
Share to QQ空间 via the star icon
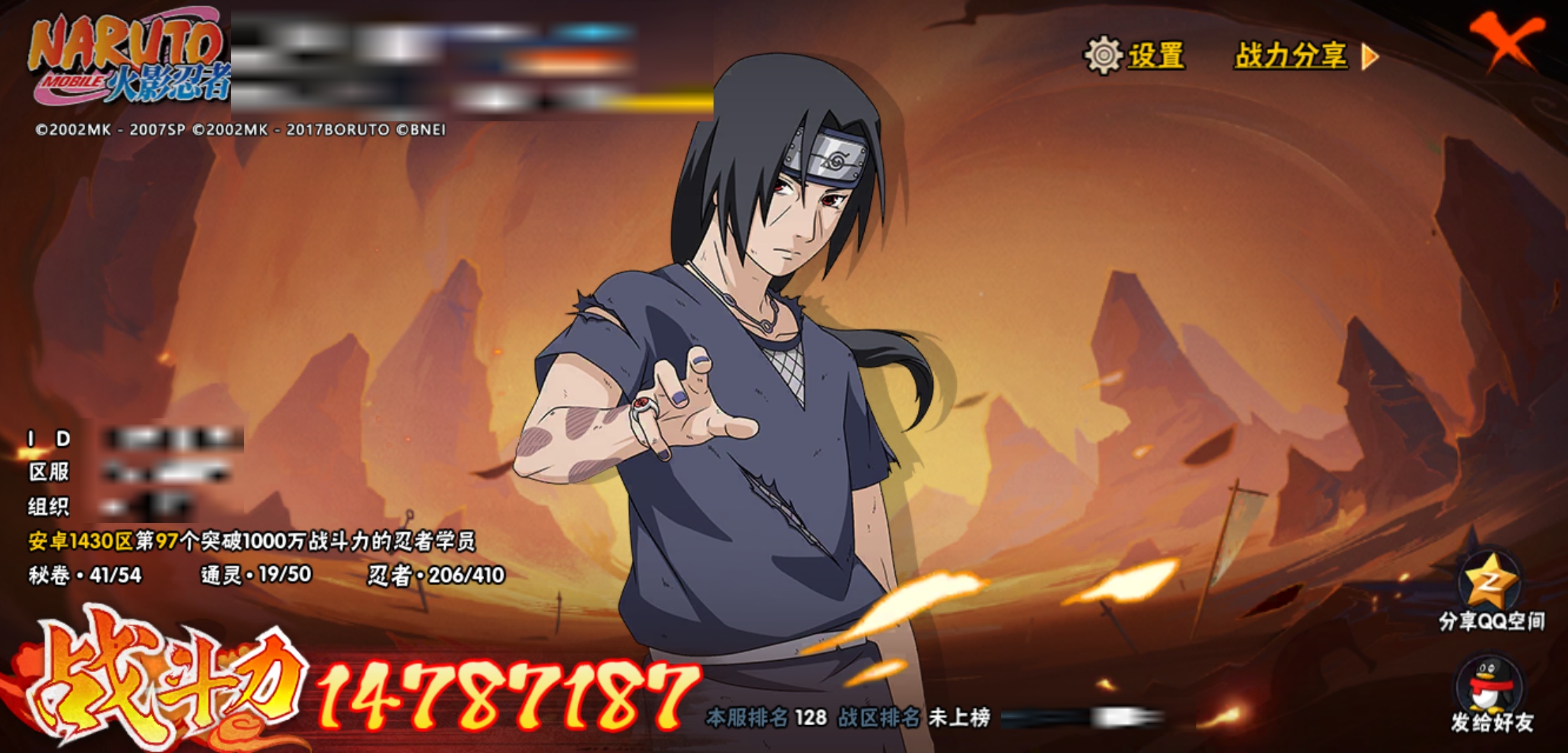point(1491,580)
